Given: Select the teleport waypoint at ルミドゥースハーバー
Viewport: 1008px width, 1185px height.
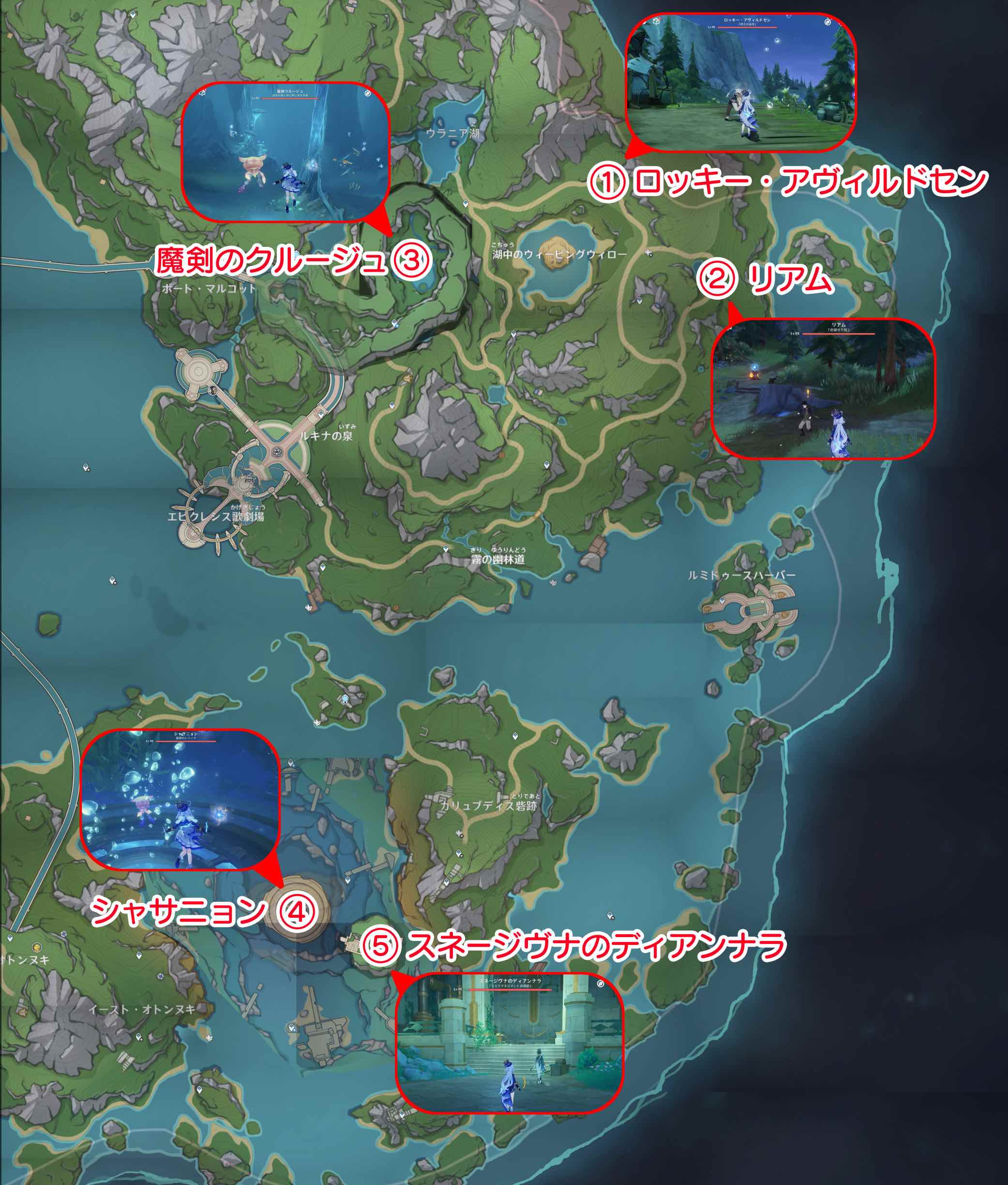Looking at the screenshot, I should point(722,601).
